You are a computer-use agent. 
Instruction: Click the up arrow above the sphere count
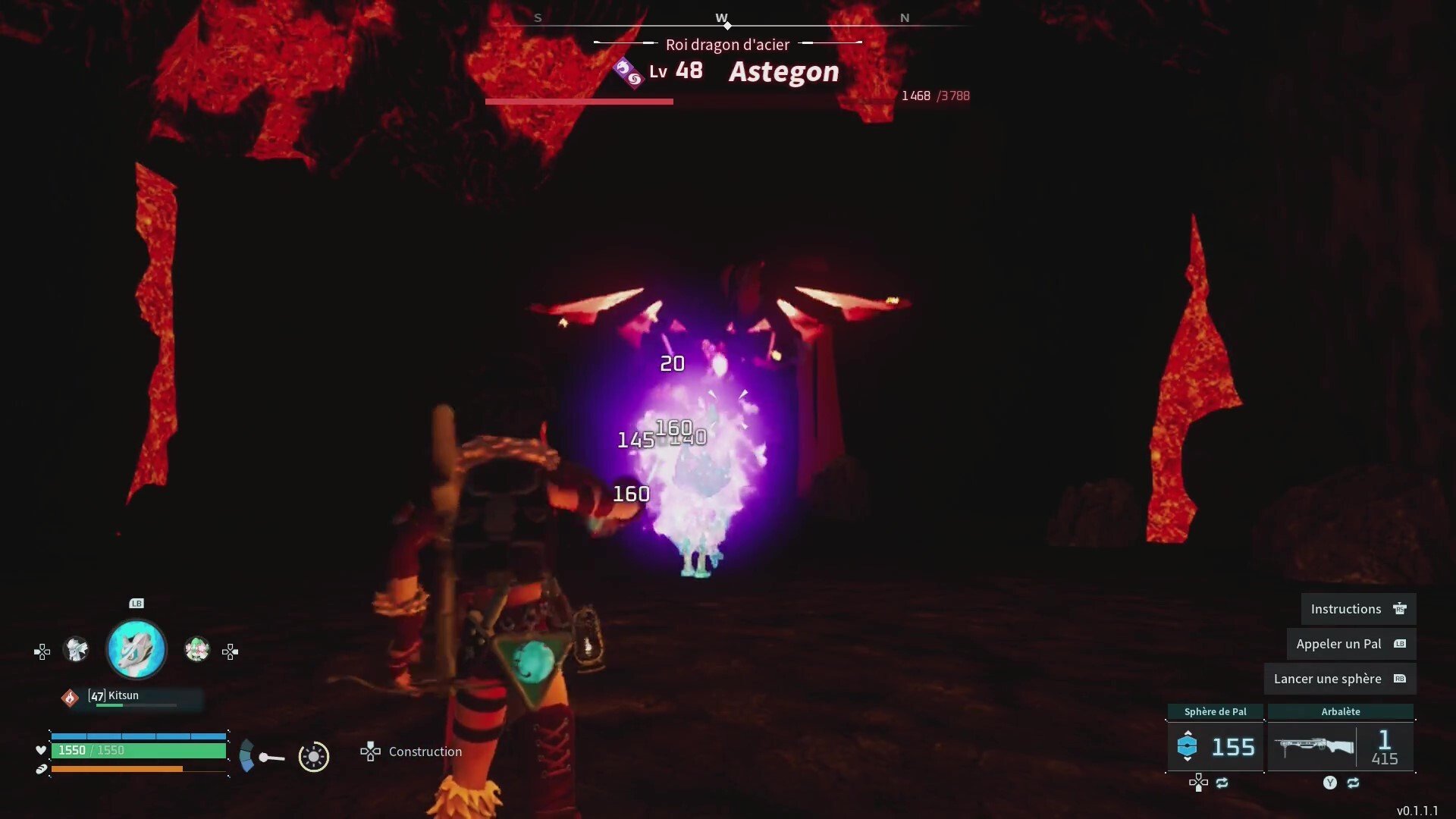(1188, 732)
